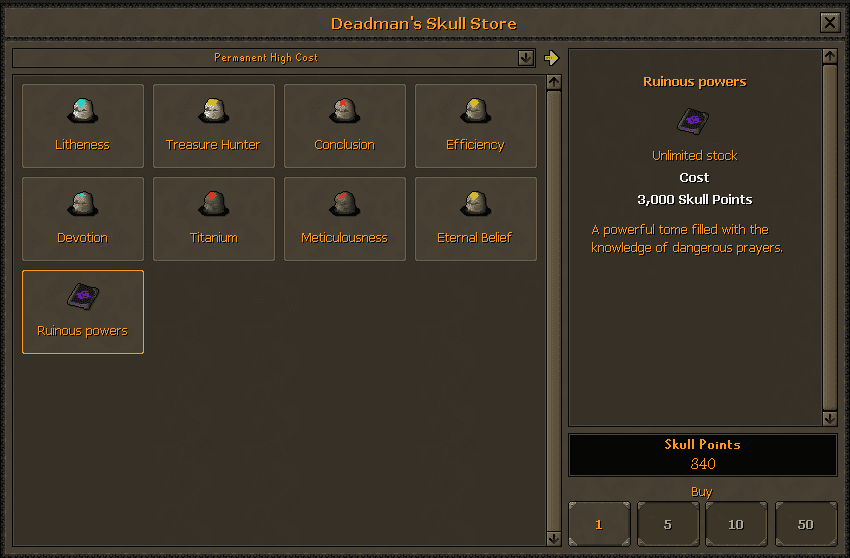Image resolution: width=850 pixels, height=558 pixels.
Task: Choose the Treasure Hunter sigil
Action: click(x=213, y=126)
